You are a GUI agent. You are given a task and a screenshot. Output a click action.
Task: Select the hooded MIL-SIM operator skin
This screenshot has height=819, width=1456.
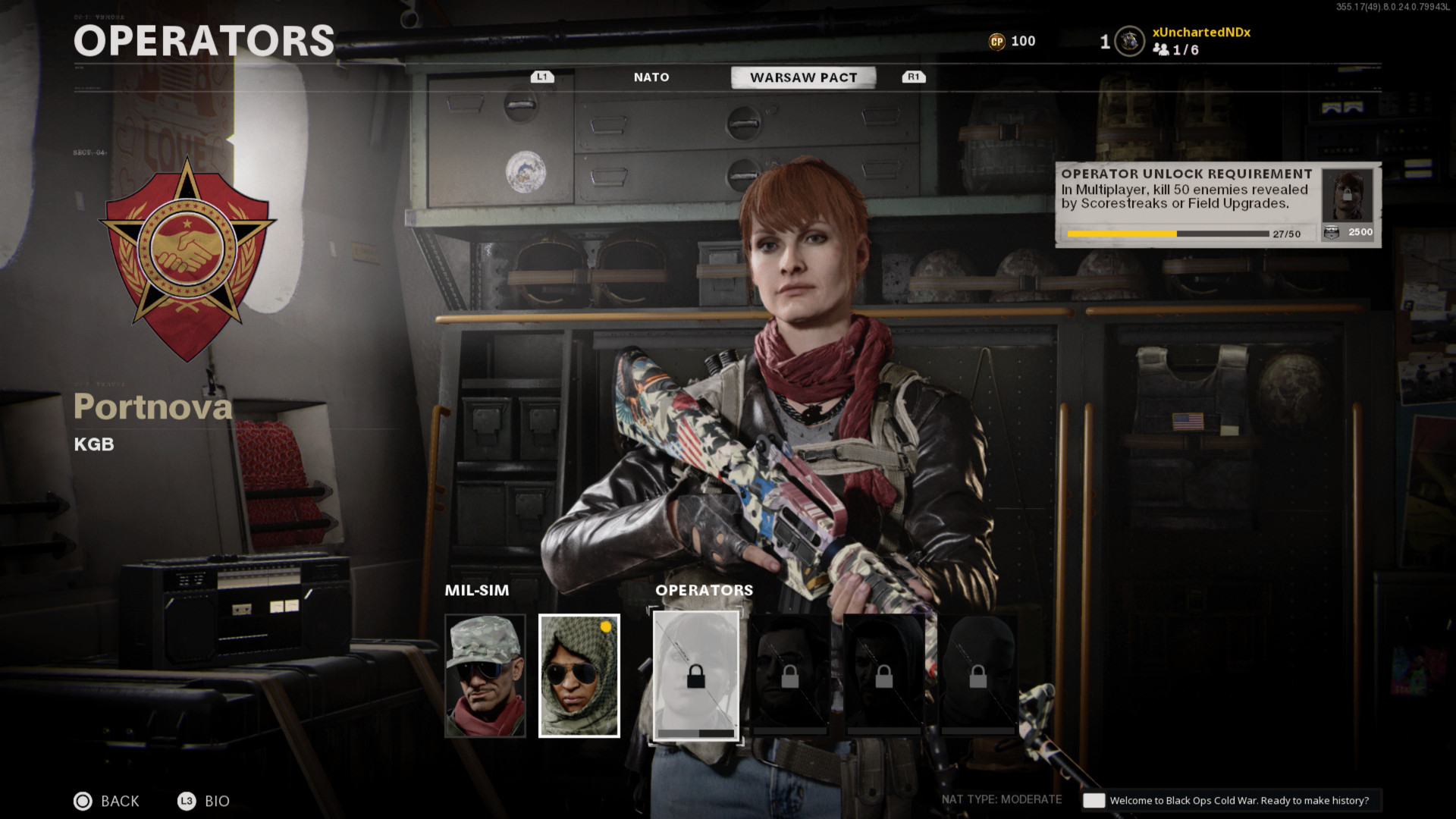(578, 674)
